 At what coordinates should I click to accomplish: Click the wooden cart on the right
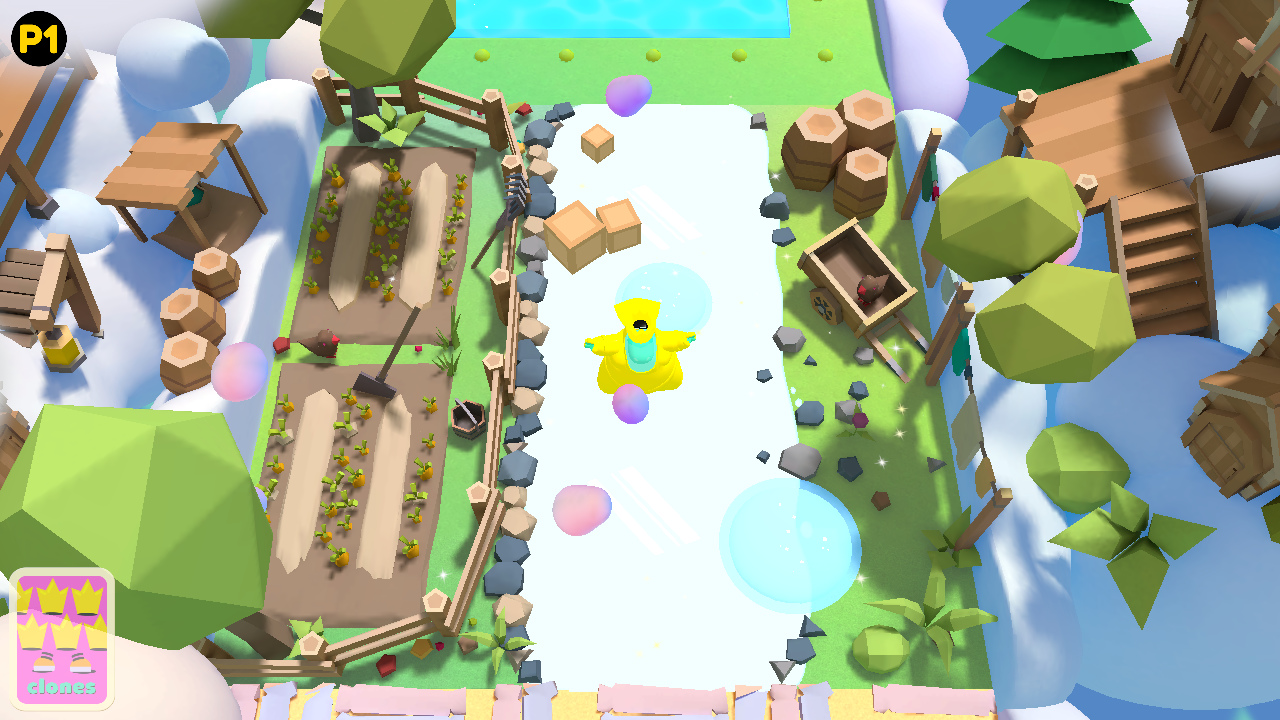855,280
